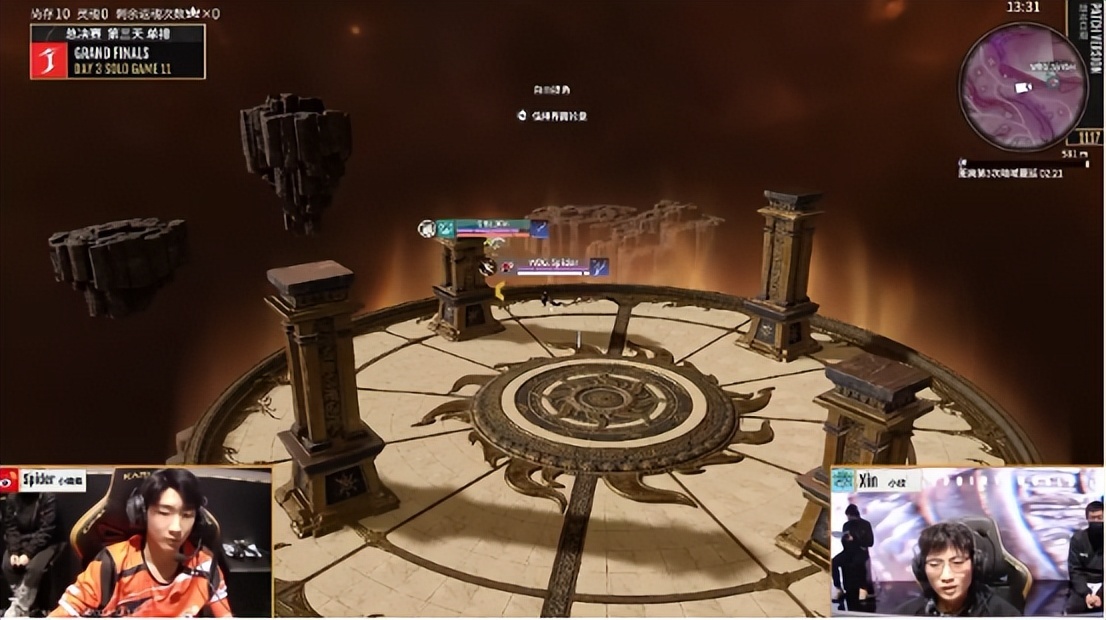
Task: Click the Spider player webcam feed
Action: coord(136,542)
